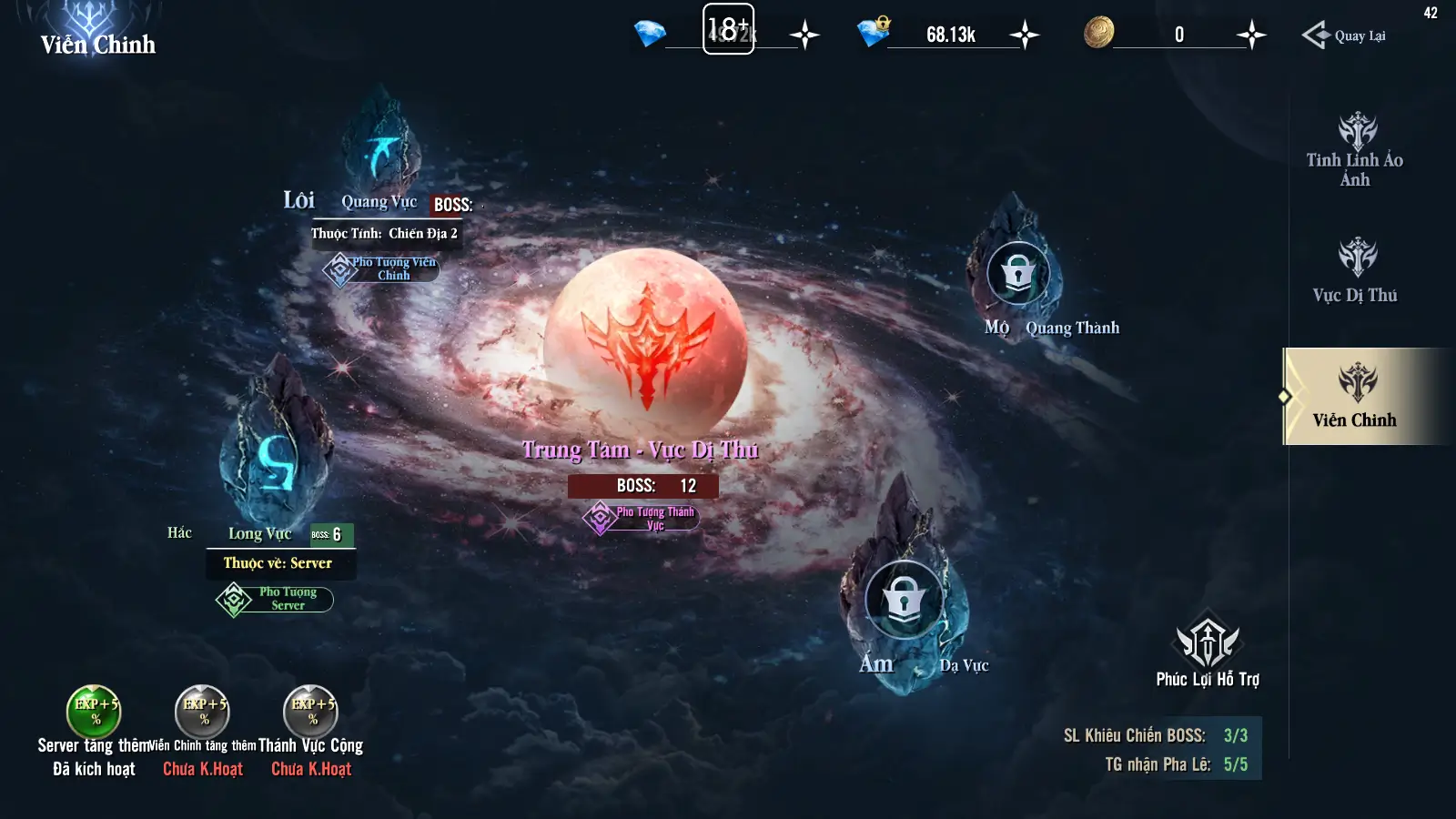Choose the Long Vực crystal node

pos(275,446)
